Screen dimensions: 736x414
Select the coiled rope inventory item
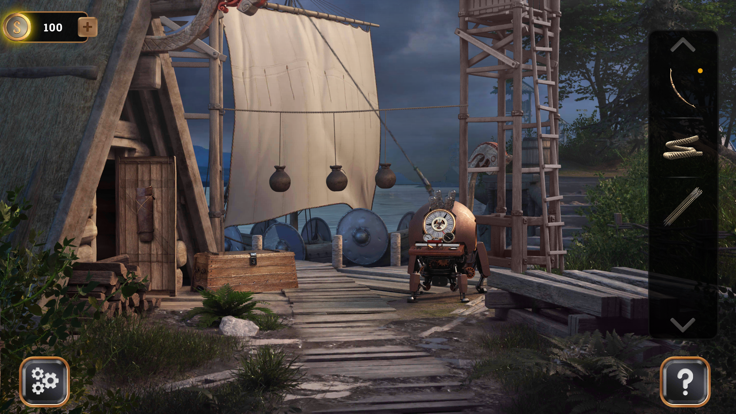682,147
